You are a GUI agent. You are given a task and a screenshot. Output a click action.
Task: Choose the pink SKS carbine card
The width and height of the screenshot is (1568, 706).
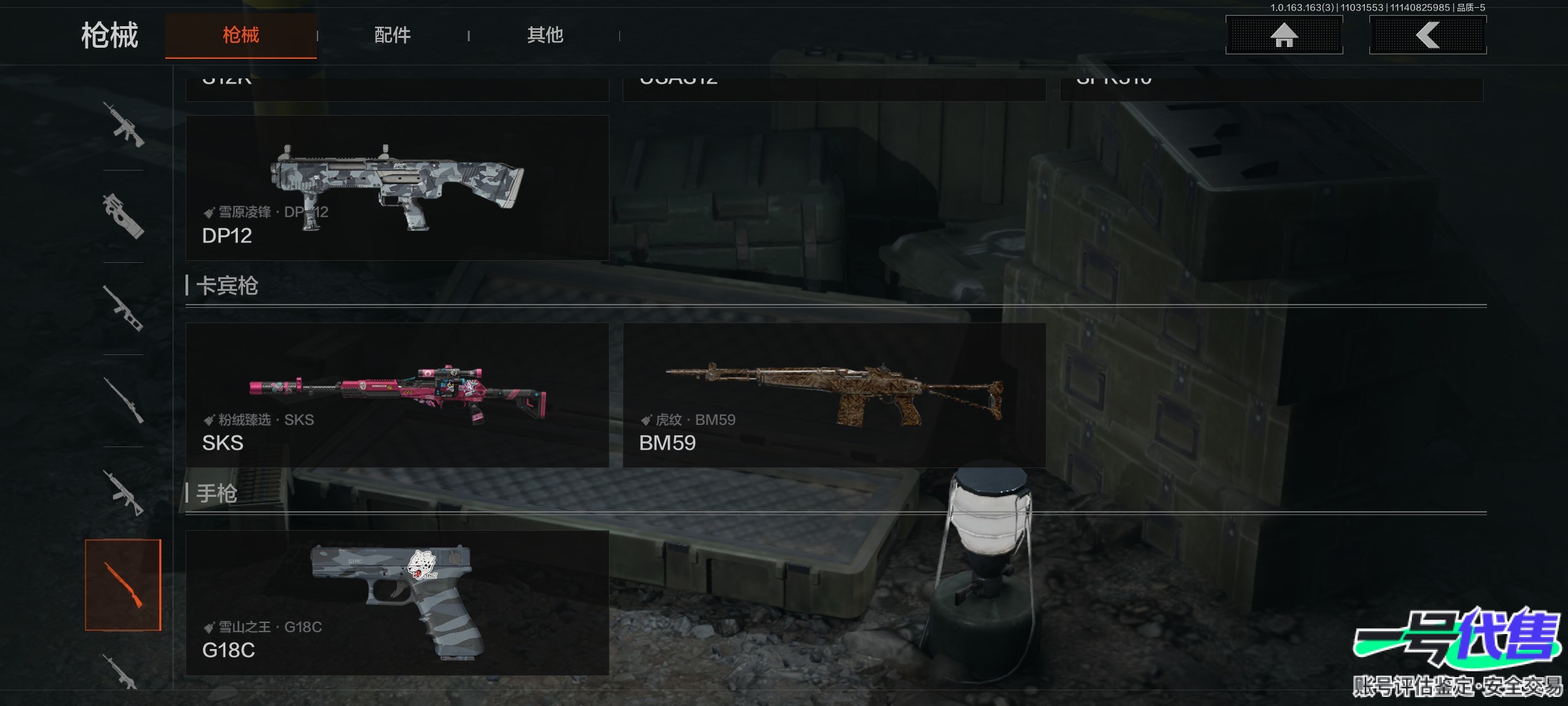(x=397, y=395)
